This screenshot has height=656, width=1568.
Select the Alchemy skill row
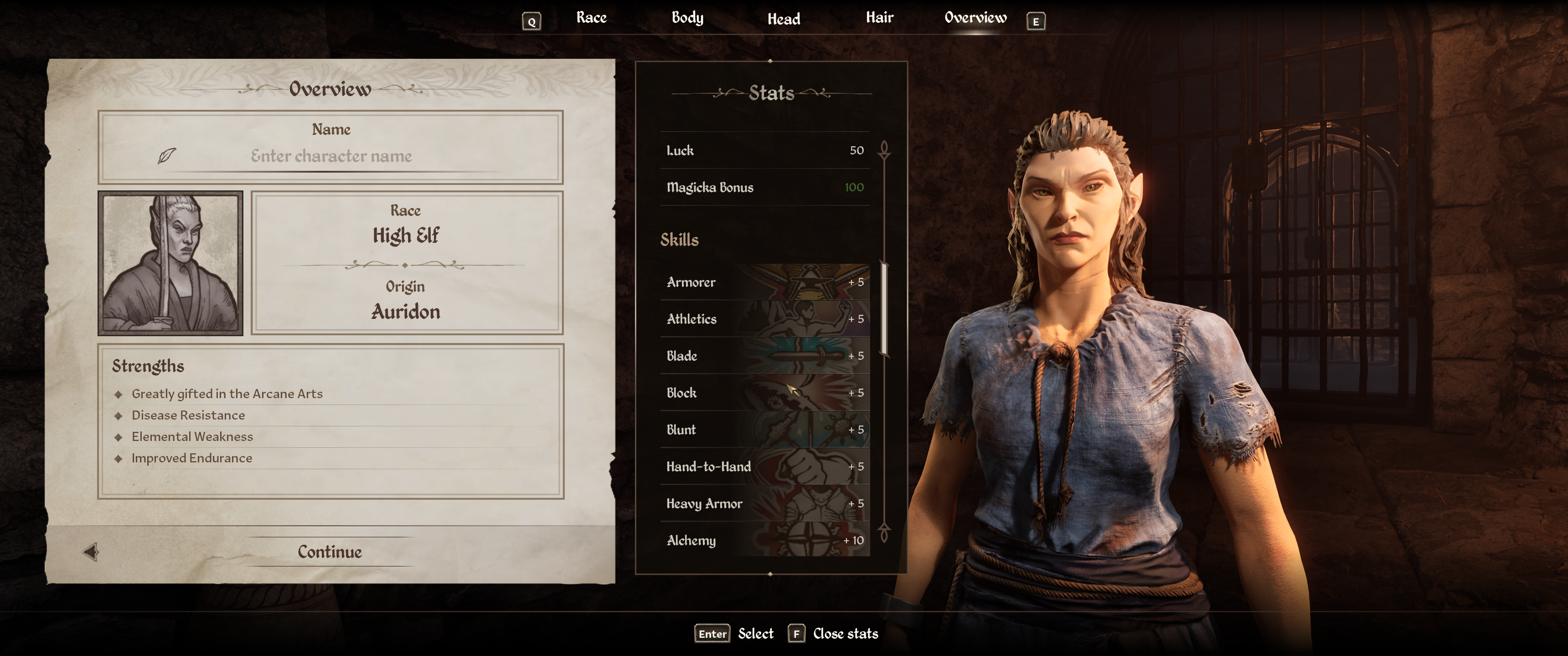764,540
